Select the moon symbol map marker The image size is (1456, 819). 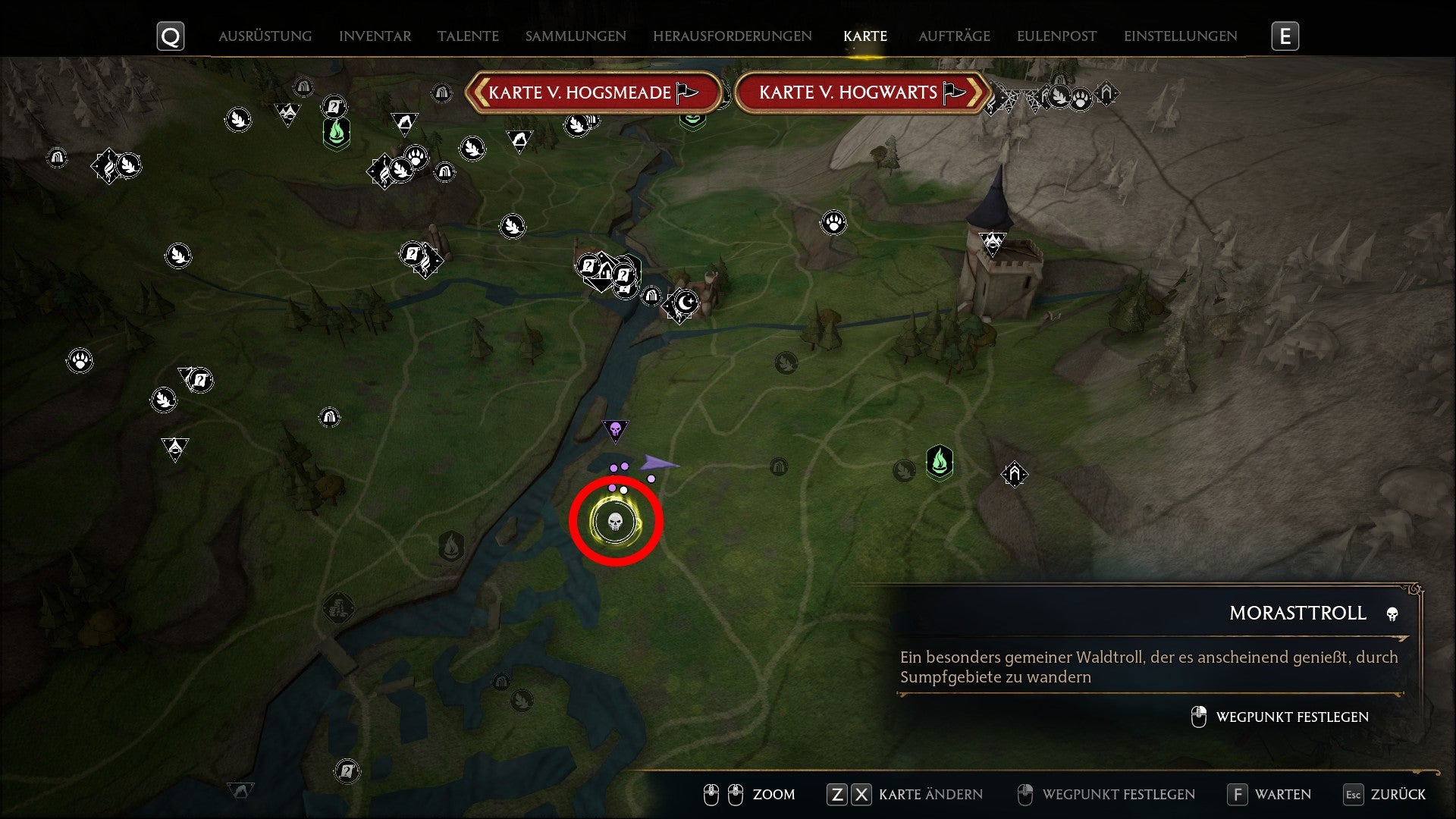686,302
